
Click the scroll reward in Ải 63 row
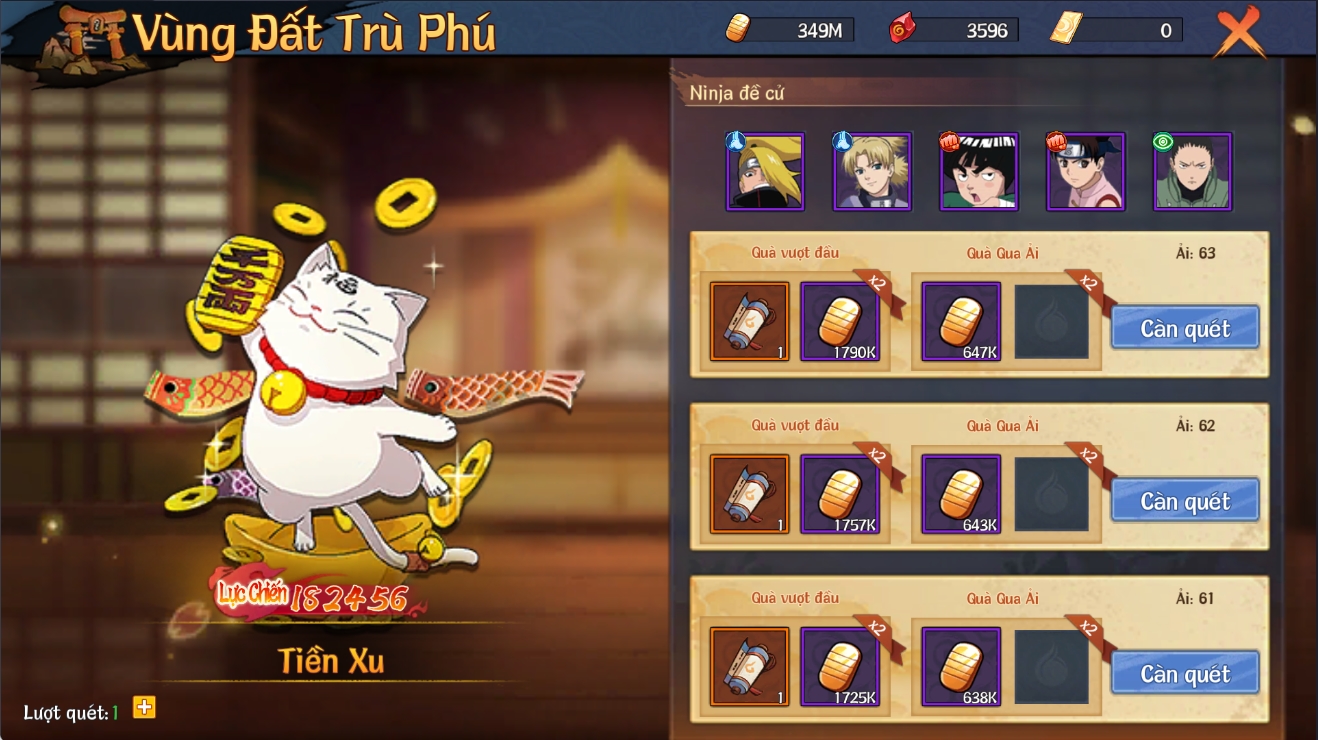point(750,321)
